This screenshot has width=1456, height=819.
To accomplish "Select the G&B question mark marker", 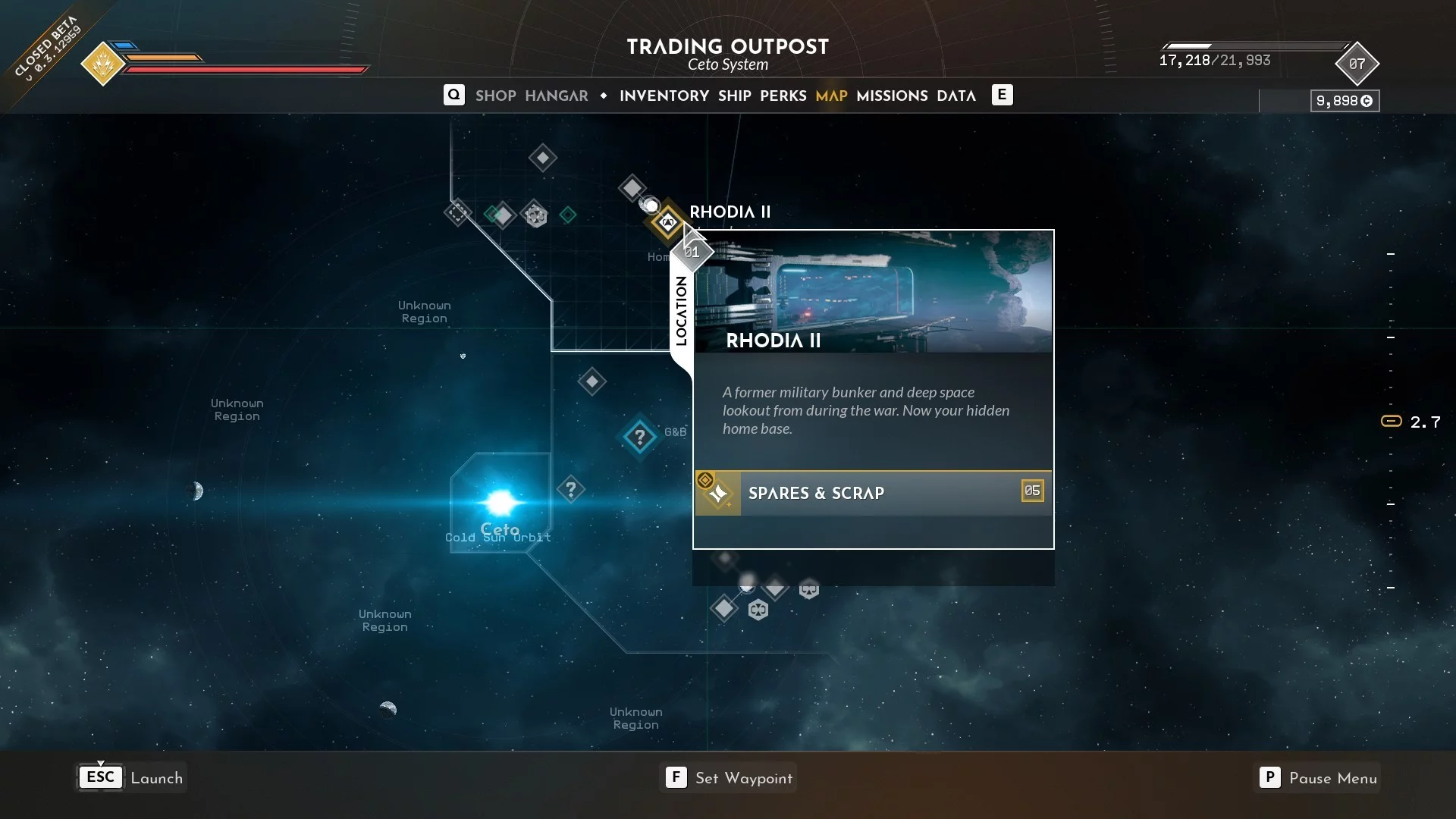I will coord(639,438).
